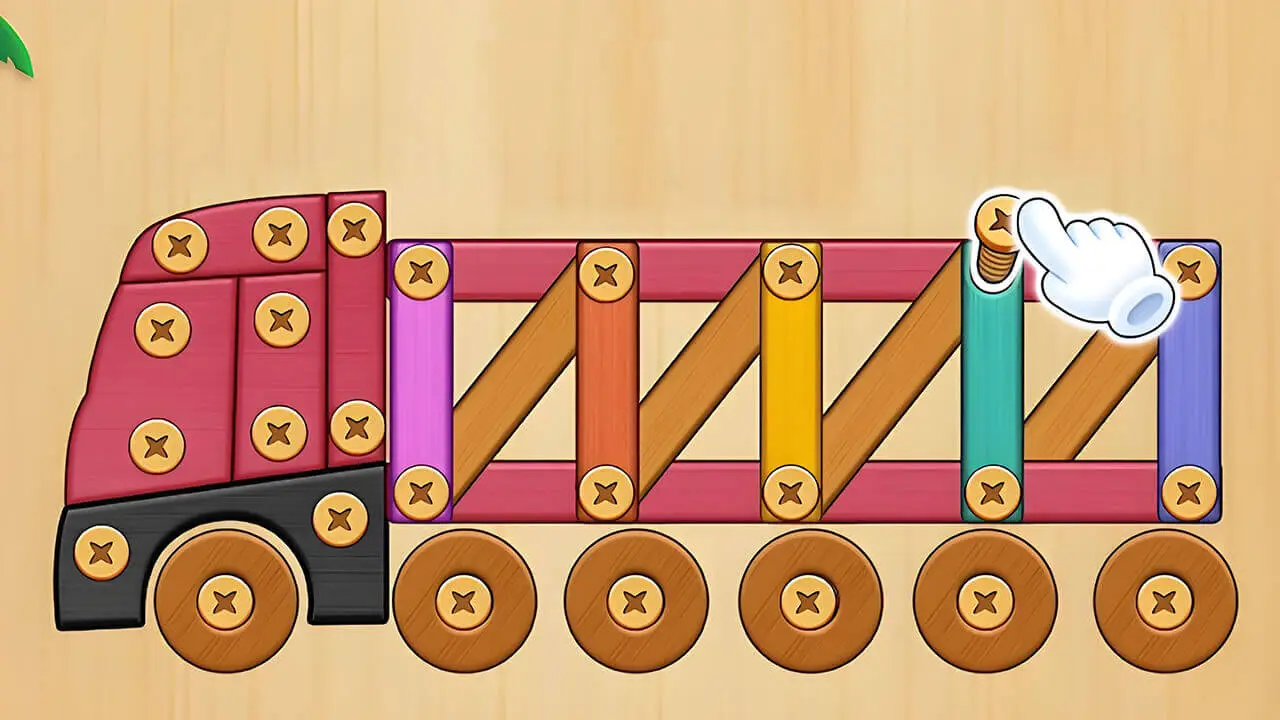The image size is (1280, 720).
Task: Remove the teal bar's lower screw
Action: [x=992, y=493]
